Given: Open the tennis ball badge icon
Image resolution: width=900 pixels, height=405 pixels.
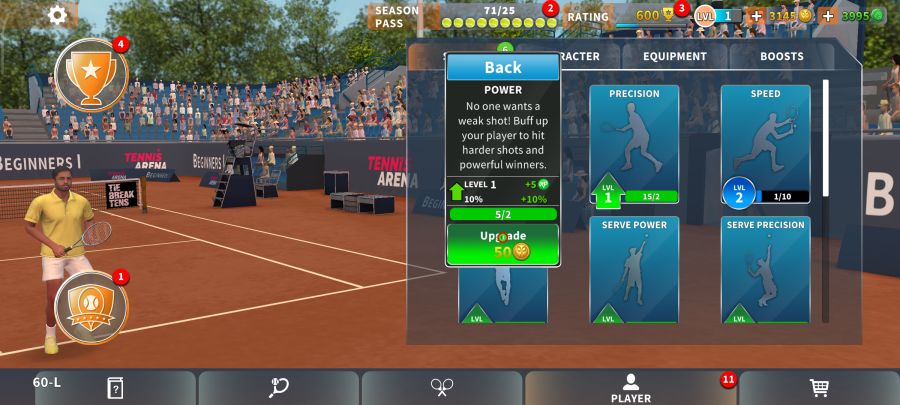Looking at the screenshot, I should point(91,305).
